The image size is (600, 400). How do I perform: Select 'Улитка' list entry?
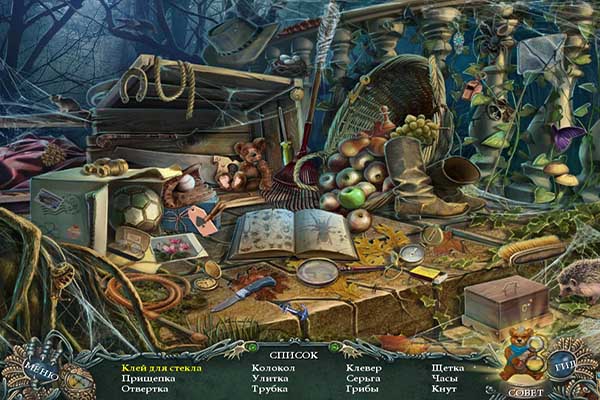(268, 379)
